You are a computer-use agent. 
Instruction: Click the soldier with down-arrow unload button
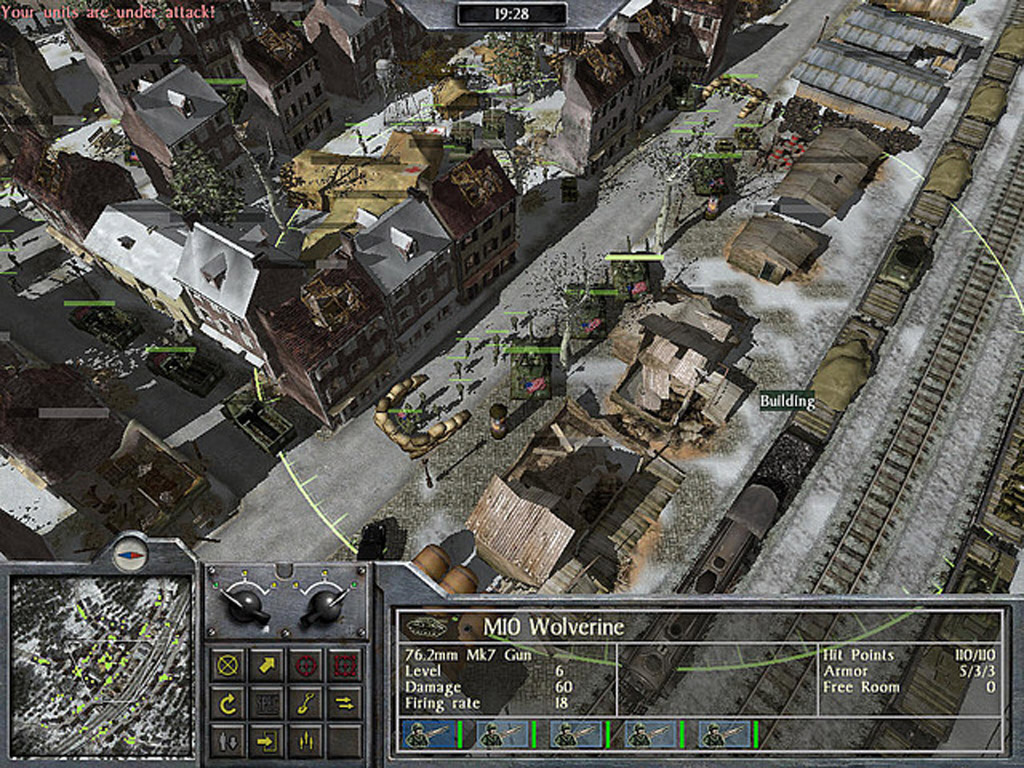click(x=229, y=741)
